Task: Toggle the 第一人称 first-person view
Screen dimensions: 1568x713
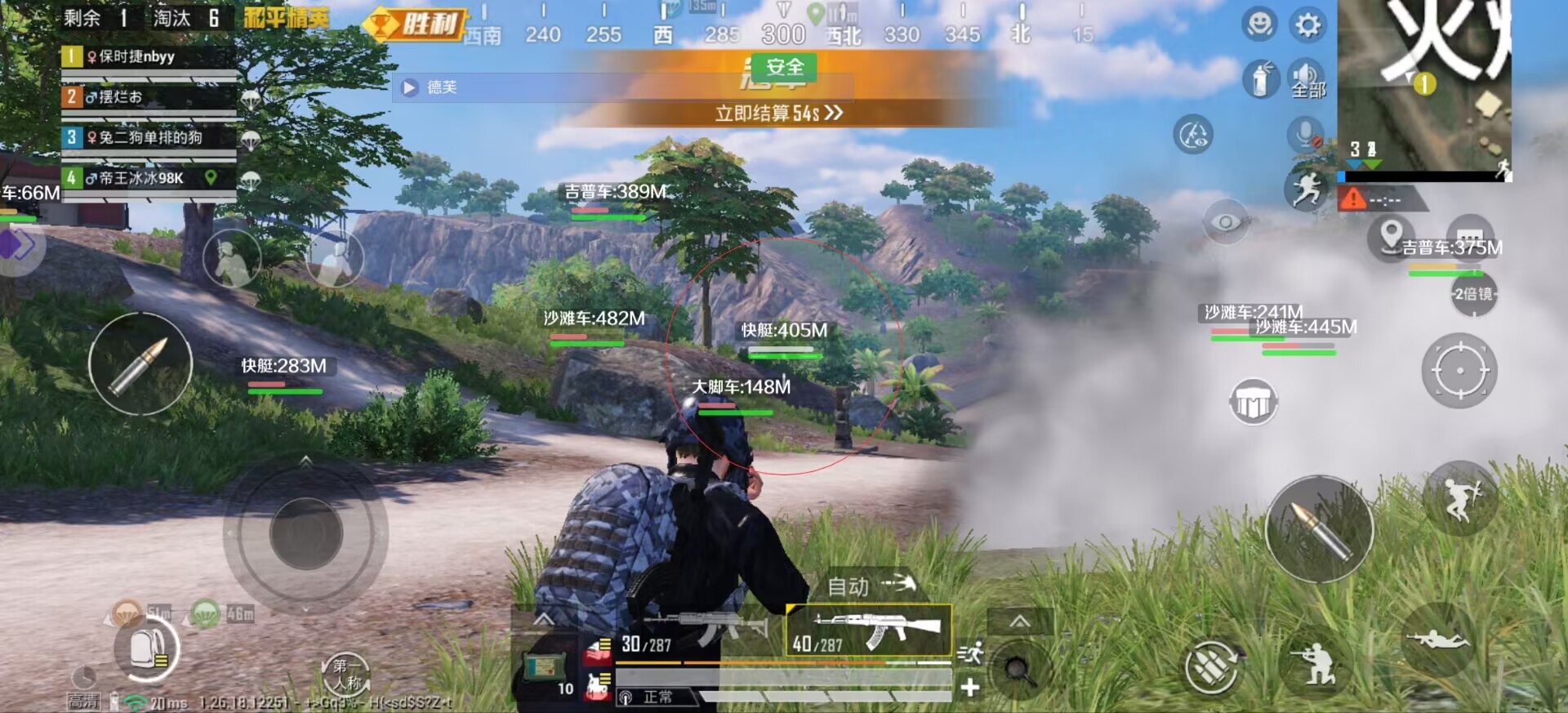Action: pos(346,675)
